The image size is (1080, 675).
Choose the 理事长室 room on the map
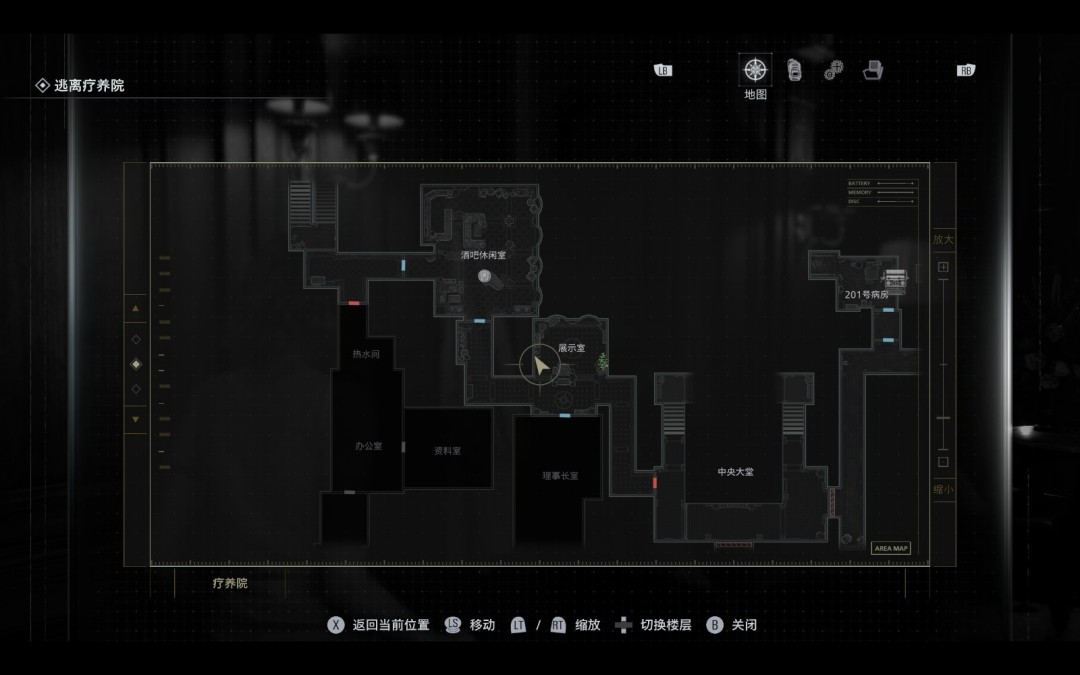click(560, 476)
